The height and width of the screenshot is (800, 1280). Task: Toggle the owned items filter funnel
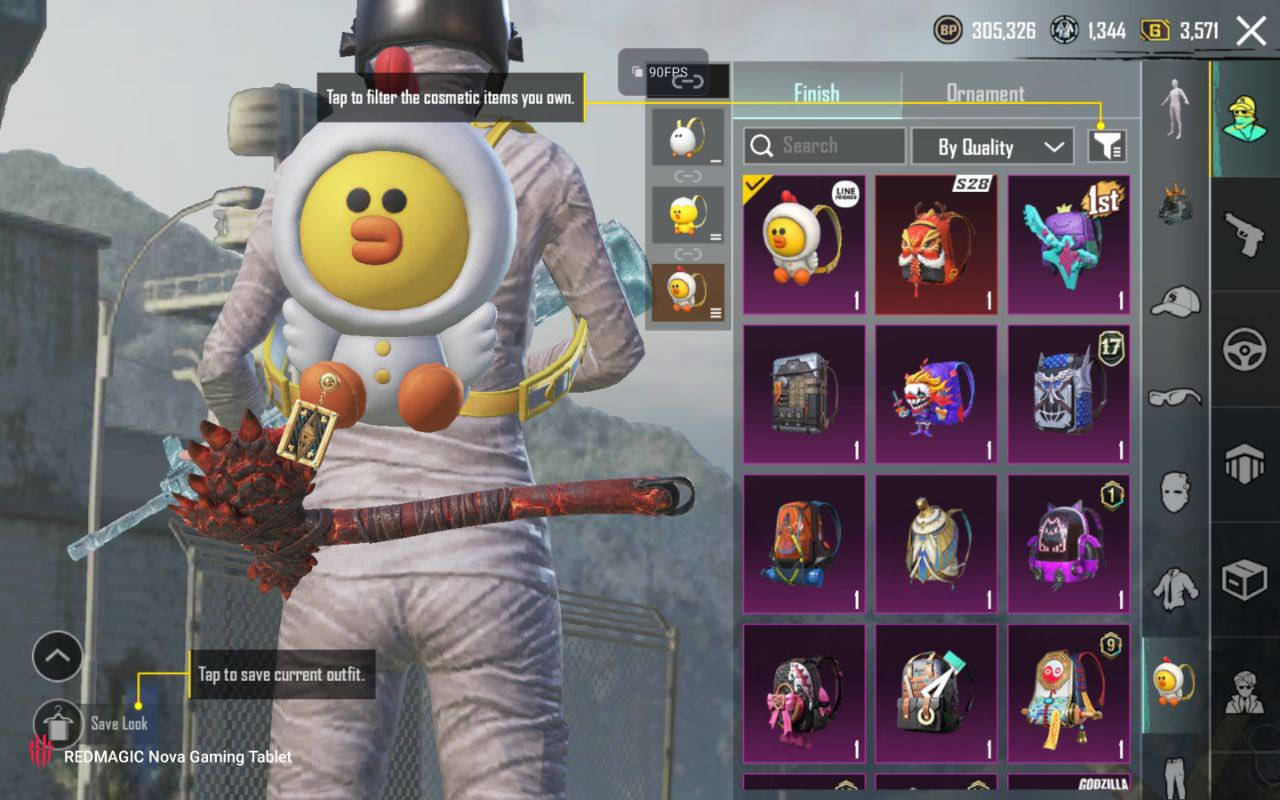pyautogui.click(x=1107, y=147)
